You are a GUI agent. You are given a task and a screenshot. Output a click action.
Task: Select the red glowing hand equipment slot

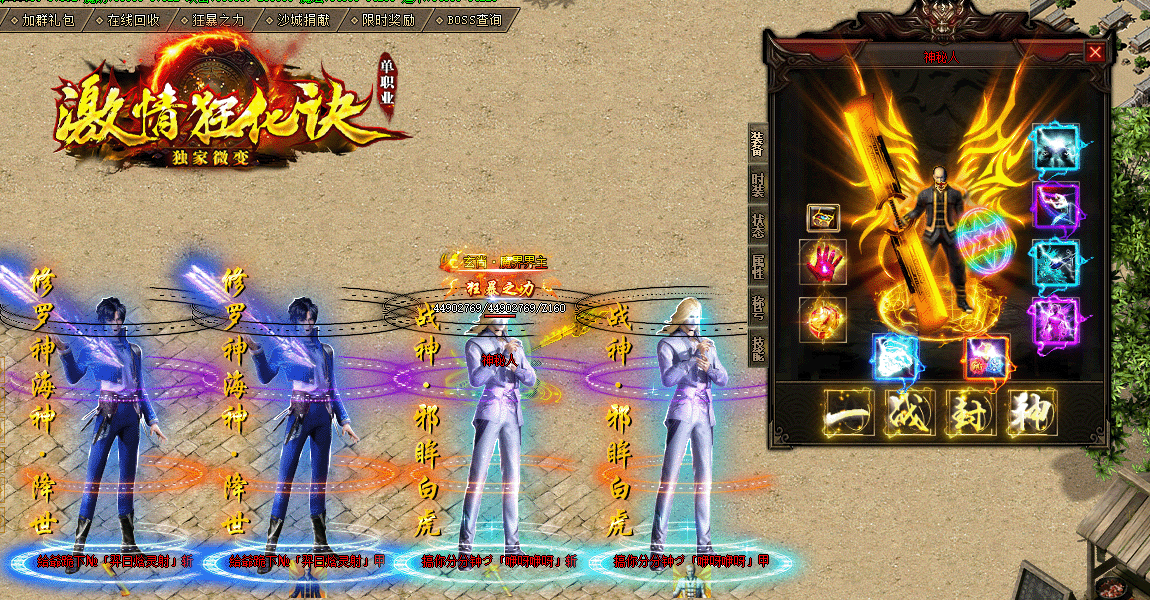pos(823,262)
